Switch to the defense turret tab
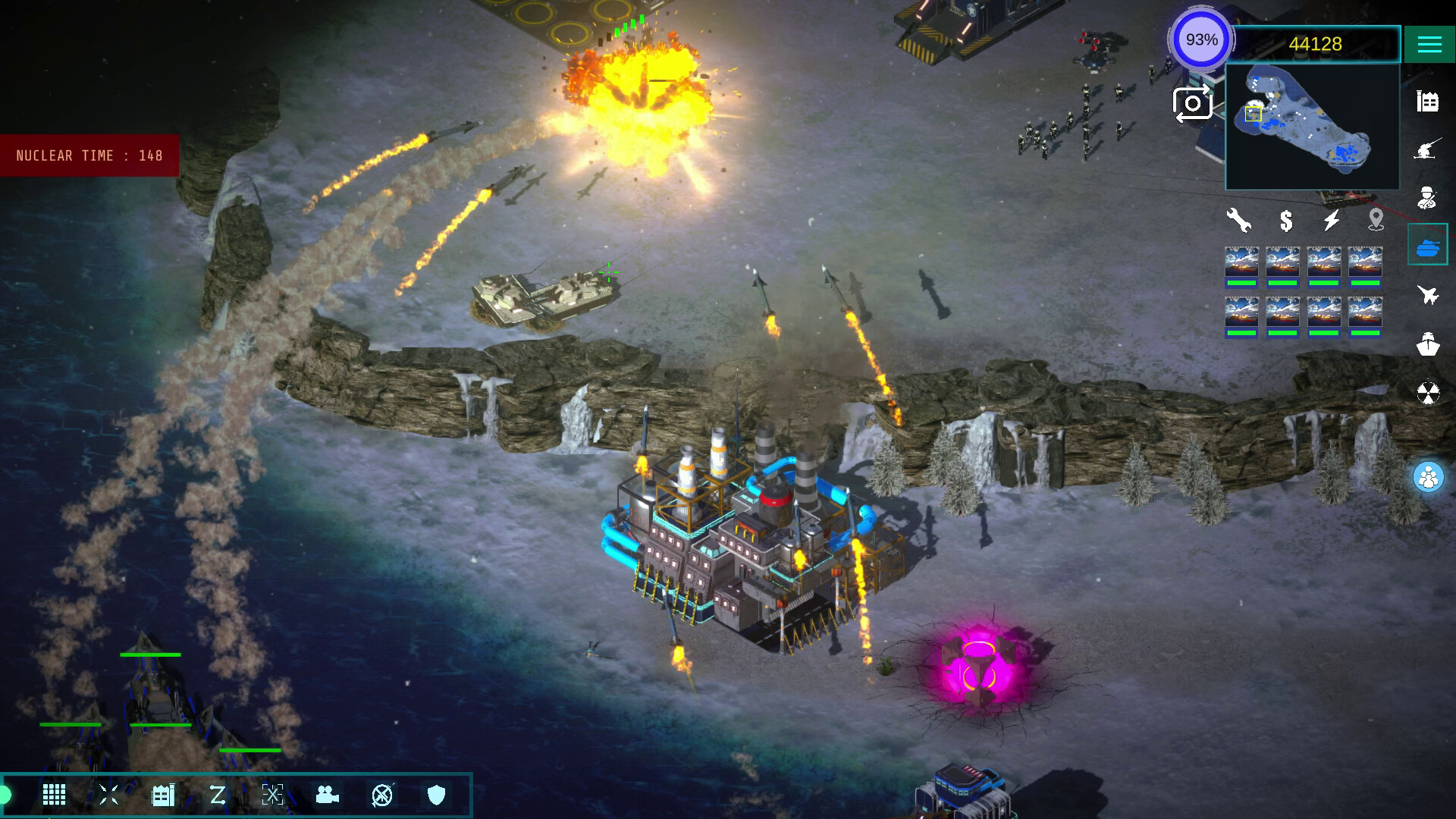The height and width of the screenshot is (819, 1456). click(1428, 150)
